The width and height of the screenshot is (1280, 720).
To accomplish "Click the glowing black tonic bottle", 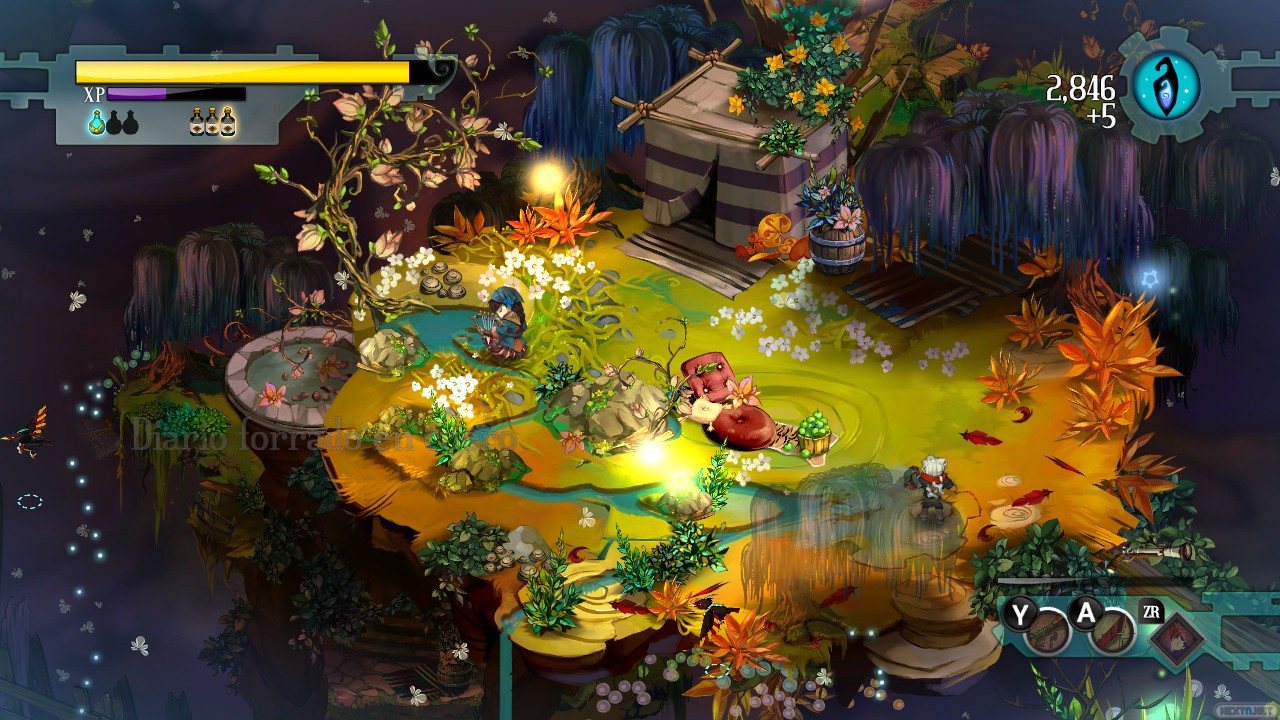I will pyautogui.click(x=229, y=122).
